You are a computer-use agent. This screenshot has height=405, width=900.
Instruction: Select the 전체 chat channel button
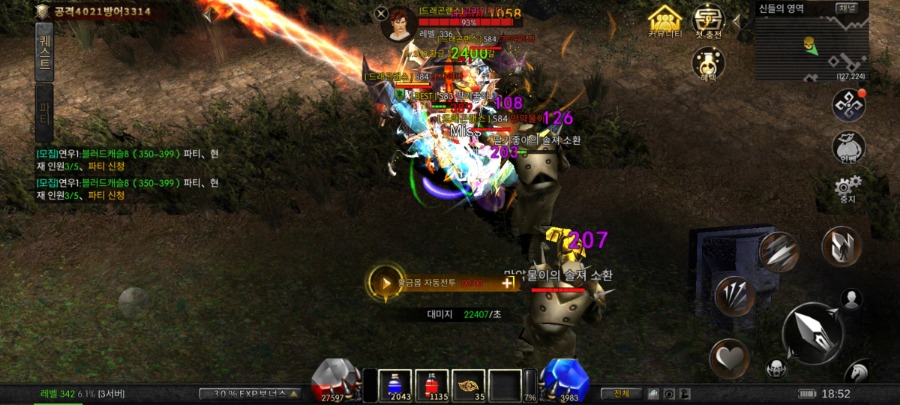[x=621, y=393]
